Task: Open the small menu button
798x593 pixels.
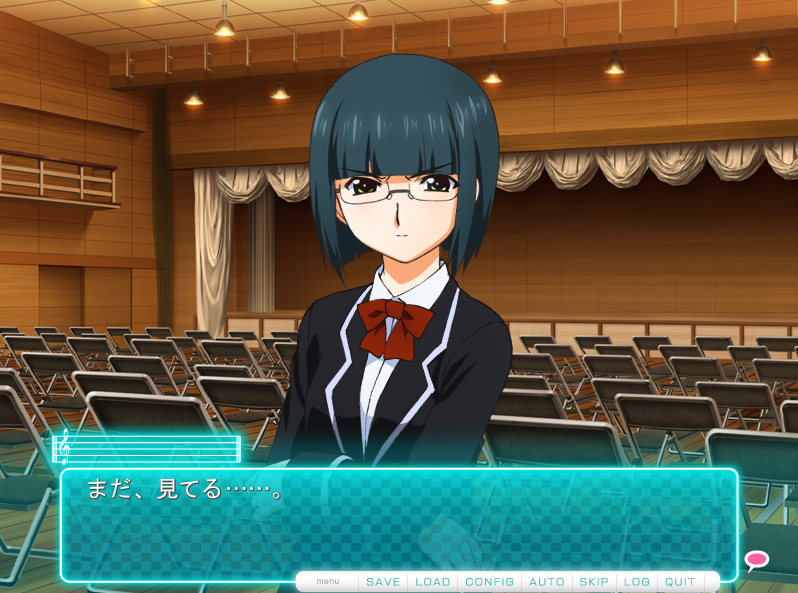Action: (x=328, y=582)
